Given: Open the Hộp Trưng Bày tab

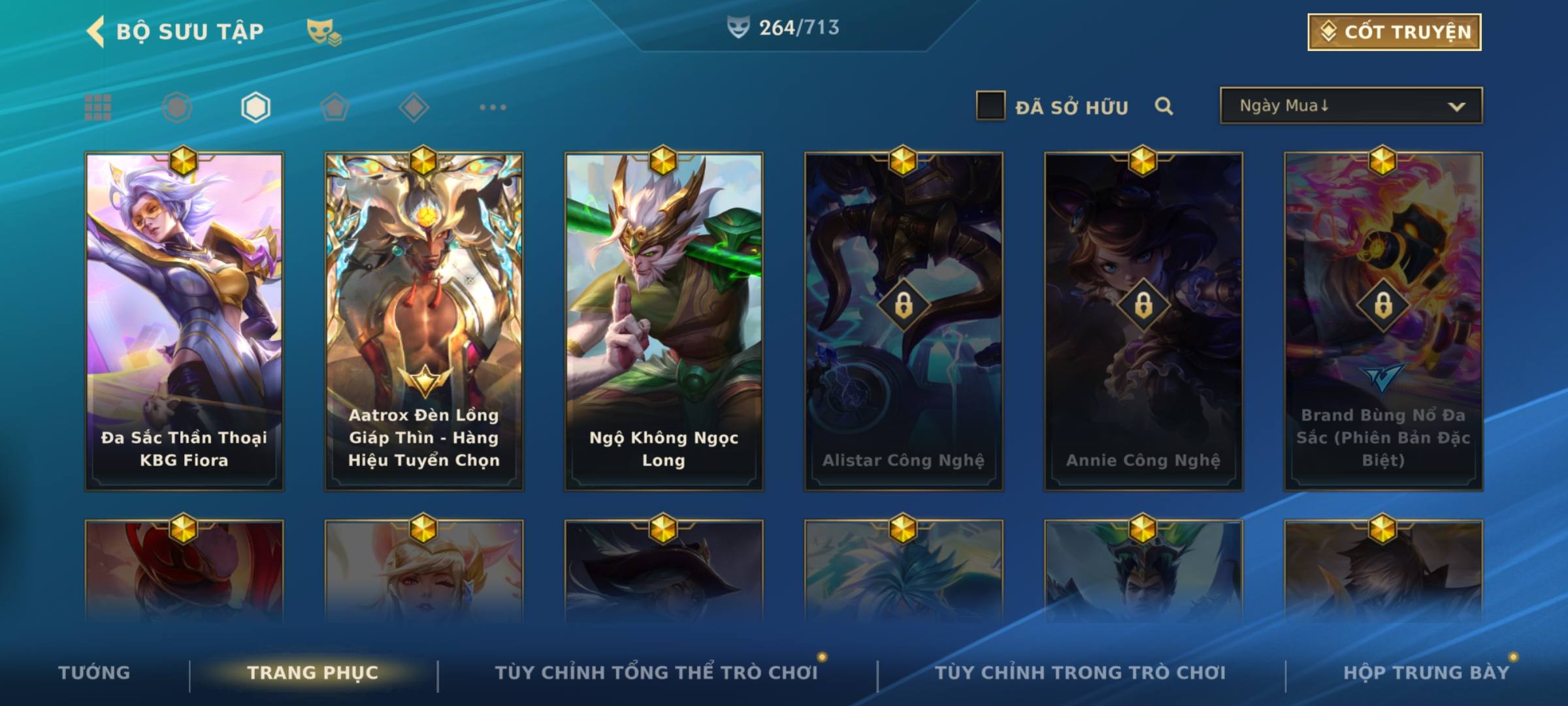Looking at the screenshot, I should tap(1426, 673).
